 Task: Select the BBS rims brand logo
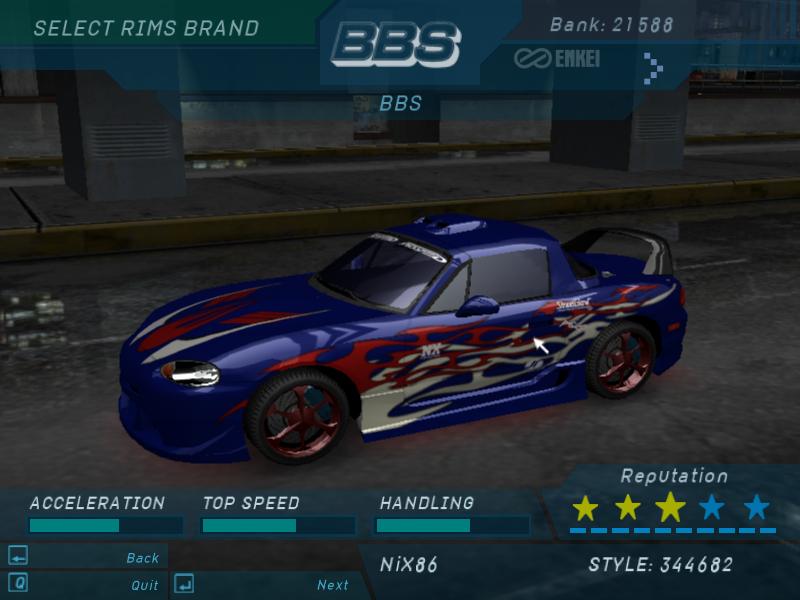tap(396, 45)
